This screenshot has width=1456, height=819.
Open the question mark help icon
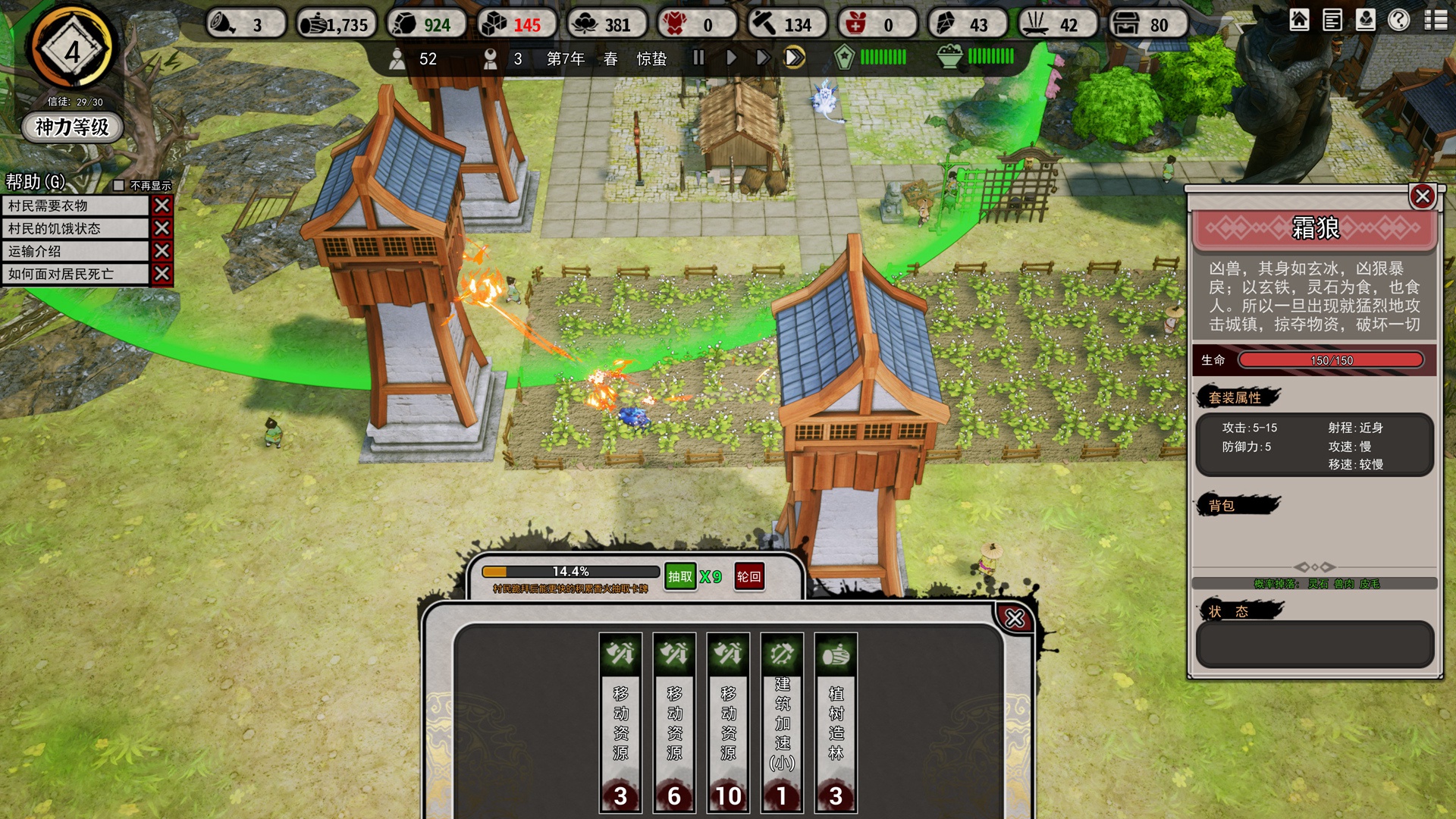point(1399,20)
